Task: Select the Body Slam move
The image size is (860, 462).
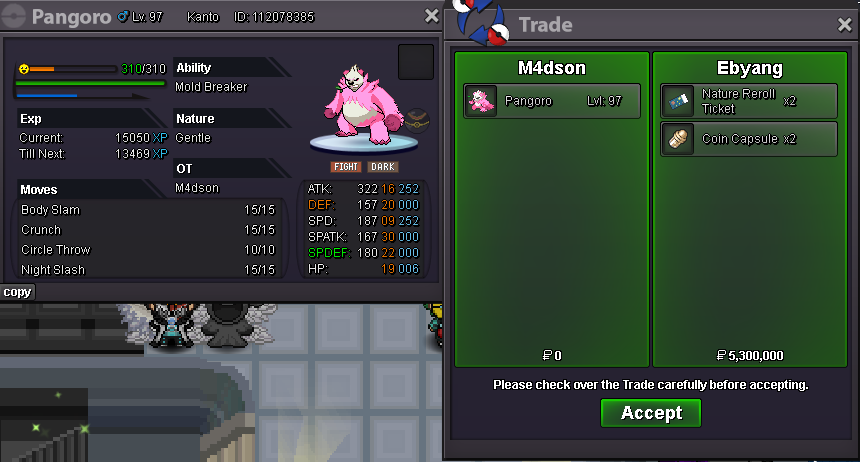Action: pos(150,210)
